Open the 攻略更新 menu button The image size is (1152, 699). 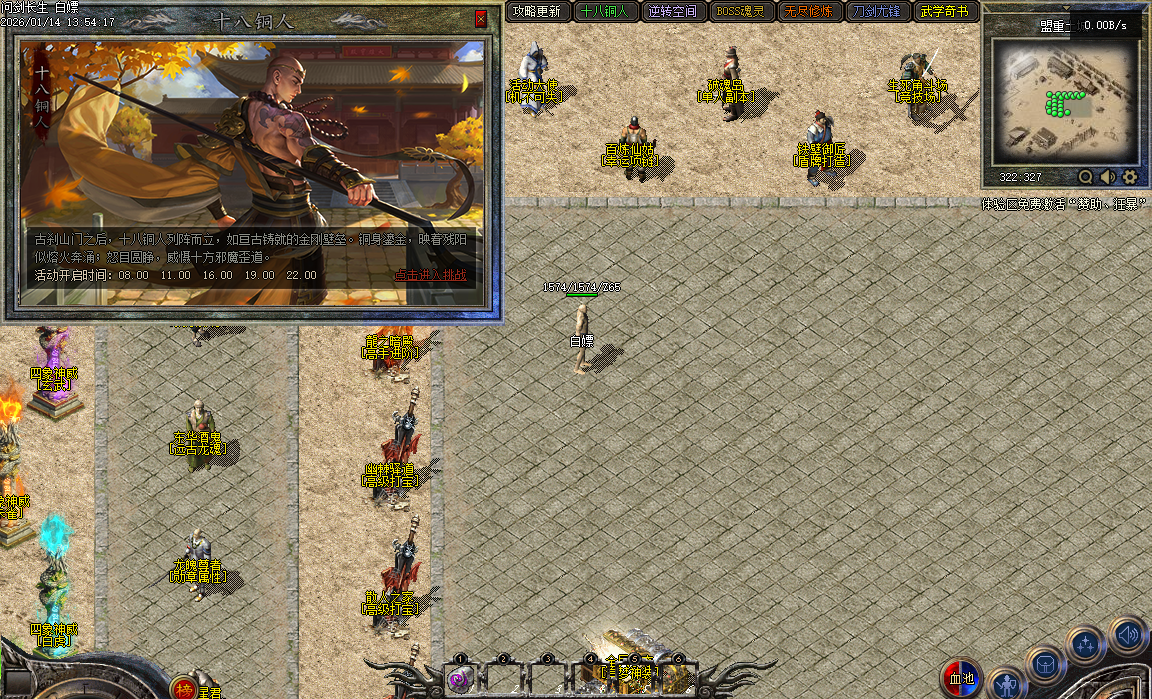click(x=537, y=12)
